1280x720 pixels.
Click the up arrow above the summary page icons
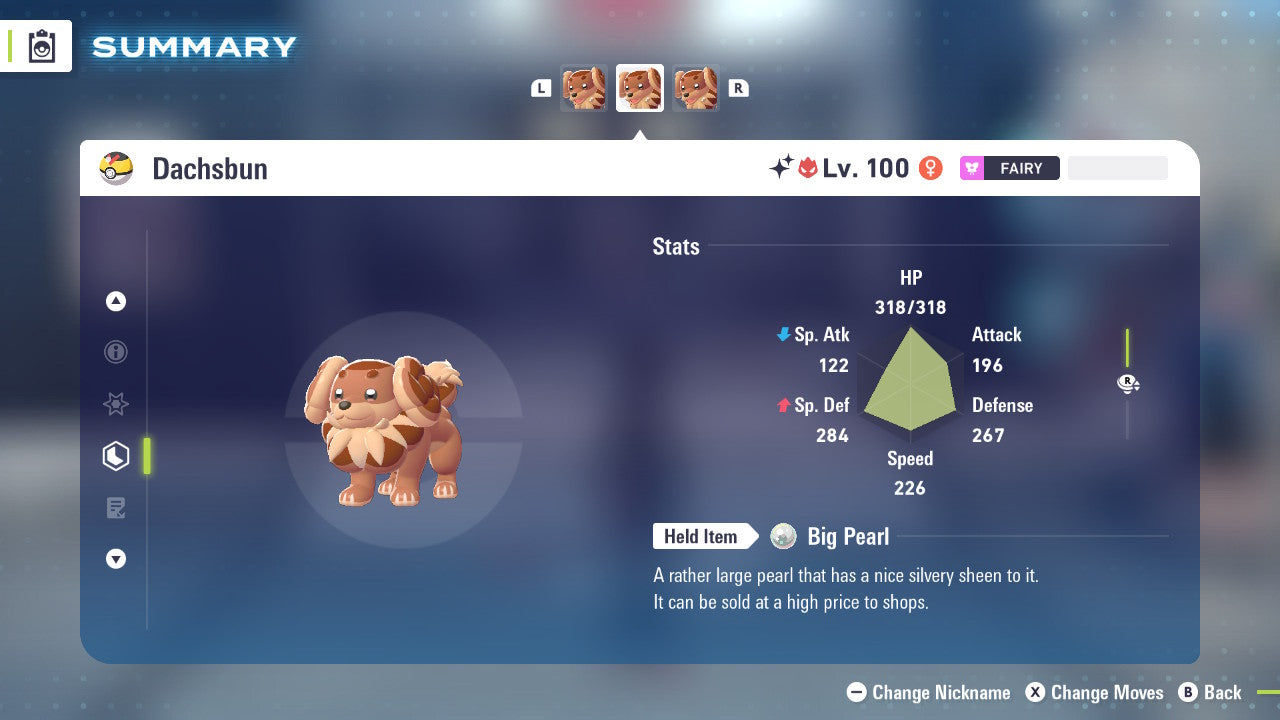click(116, 301)
